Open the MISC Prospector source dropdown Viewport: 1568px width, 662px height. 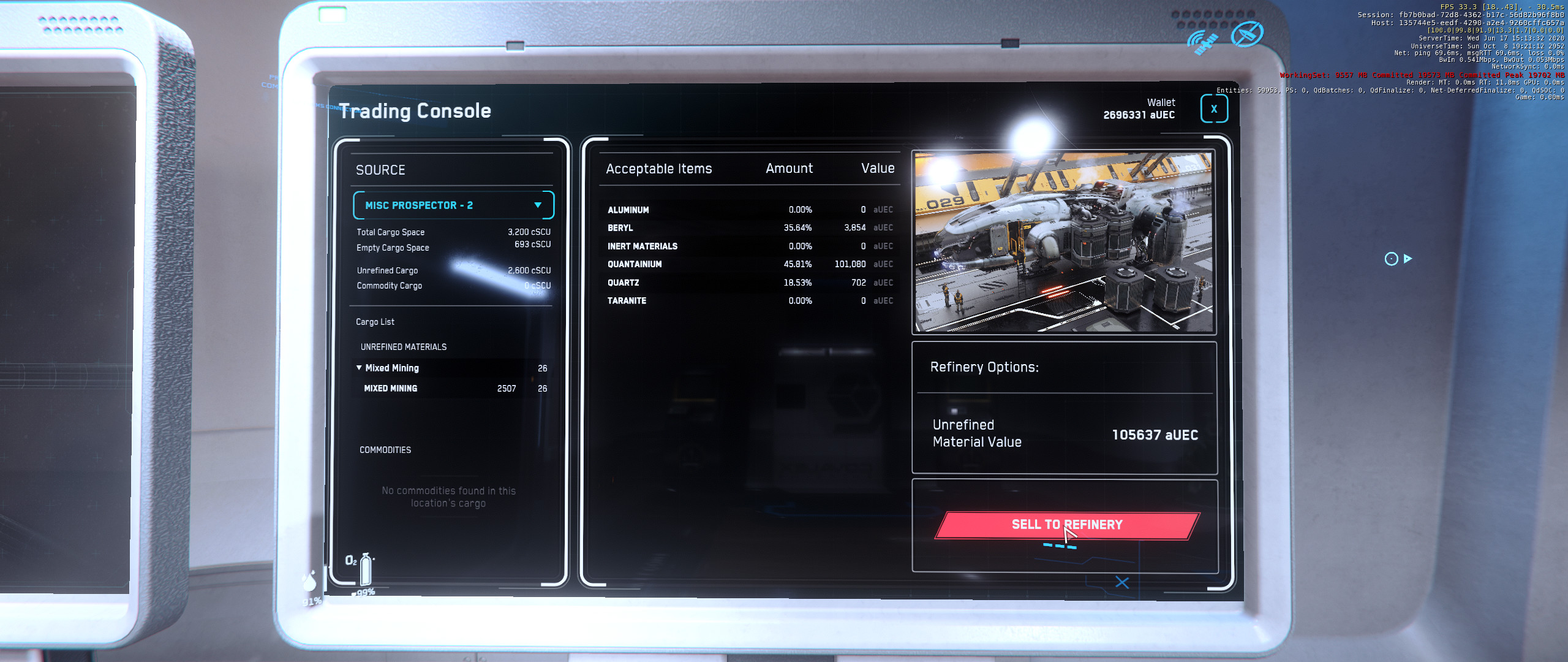point(453,205)
